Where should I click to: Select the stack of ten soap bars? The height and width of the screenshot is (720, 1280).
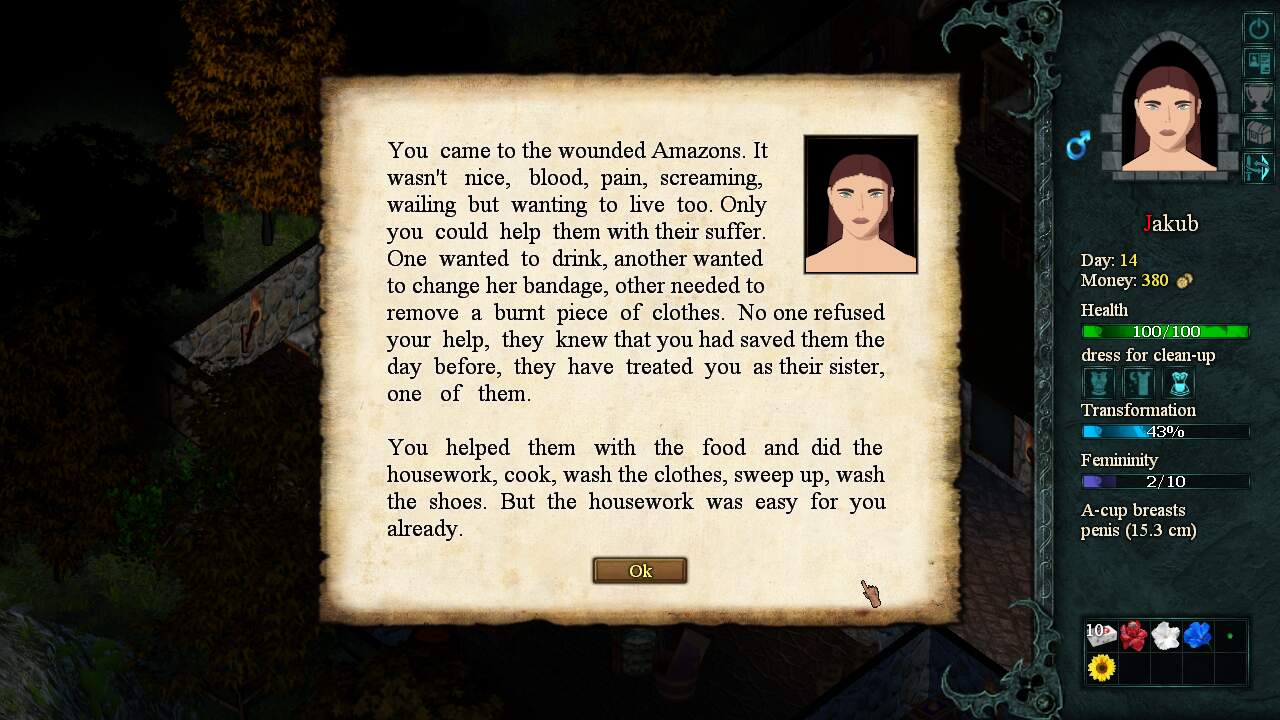1101,635
